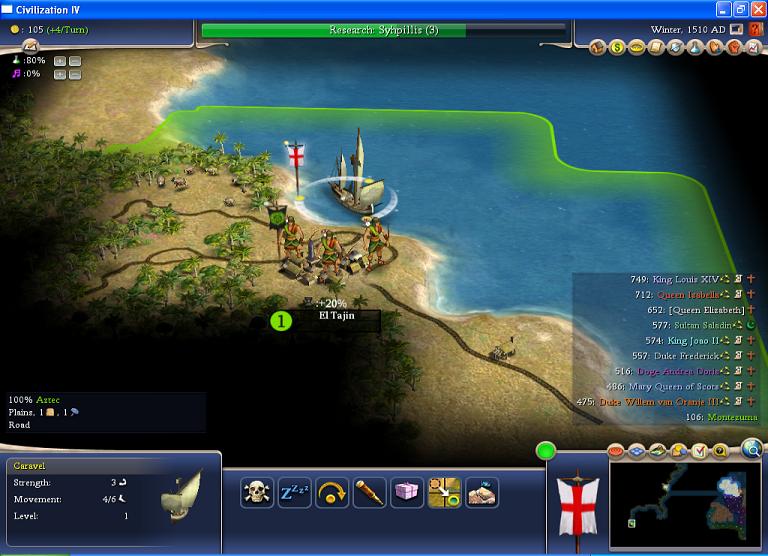End turn with the green orb

coord(546,450)
